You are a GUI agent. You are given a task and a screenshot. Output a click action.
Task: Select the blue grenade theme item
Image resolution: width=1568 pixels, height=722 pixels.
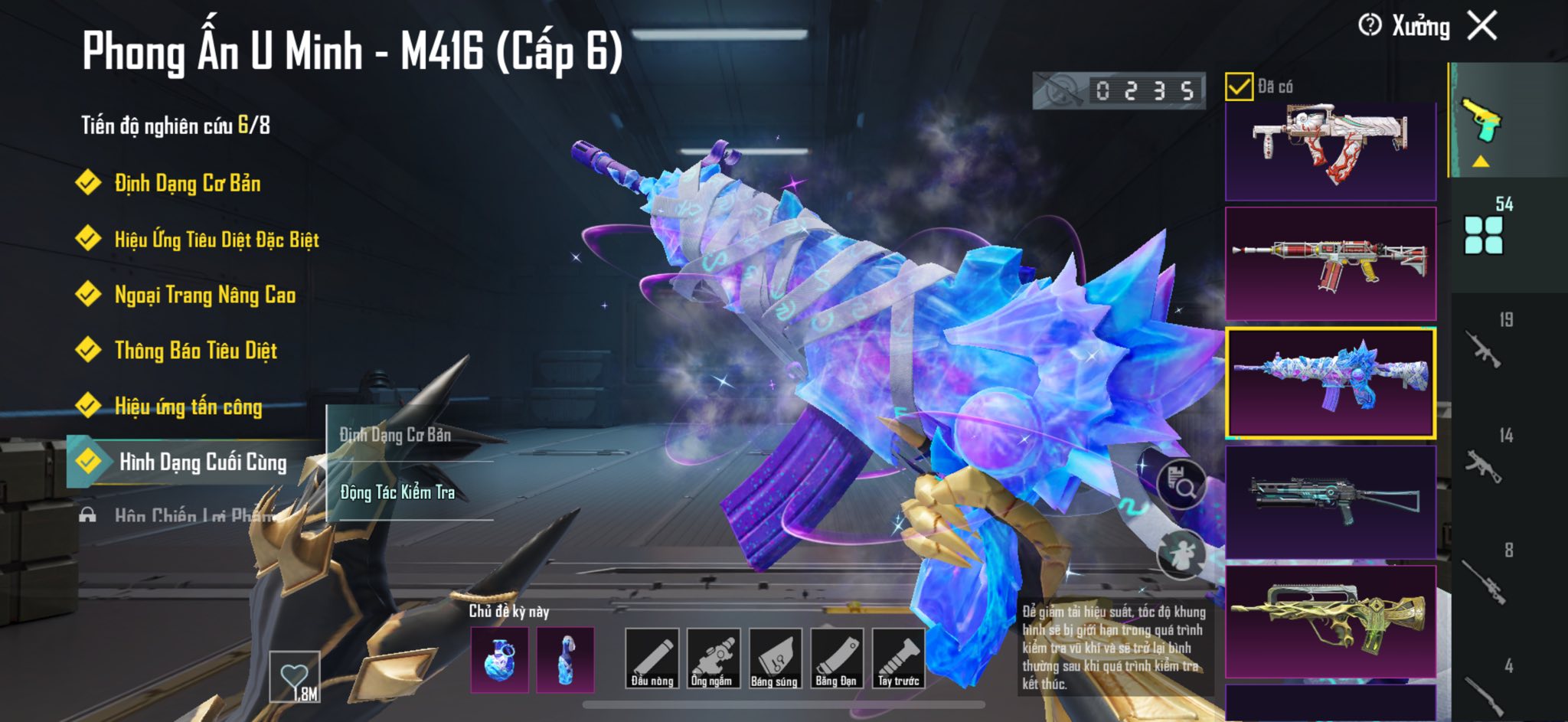point(499,659)
